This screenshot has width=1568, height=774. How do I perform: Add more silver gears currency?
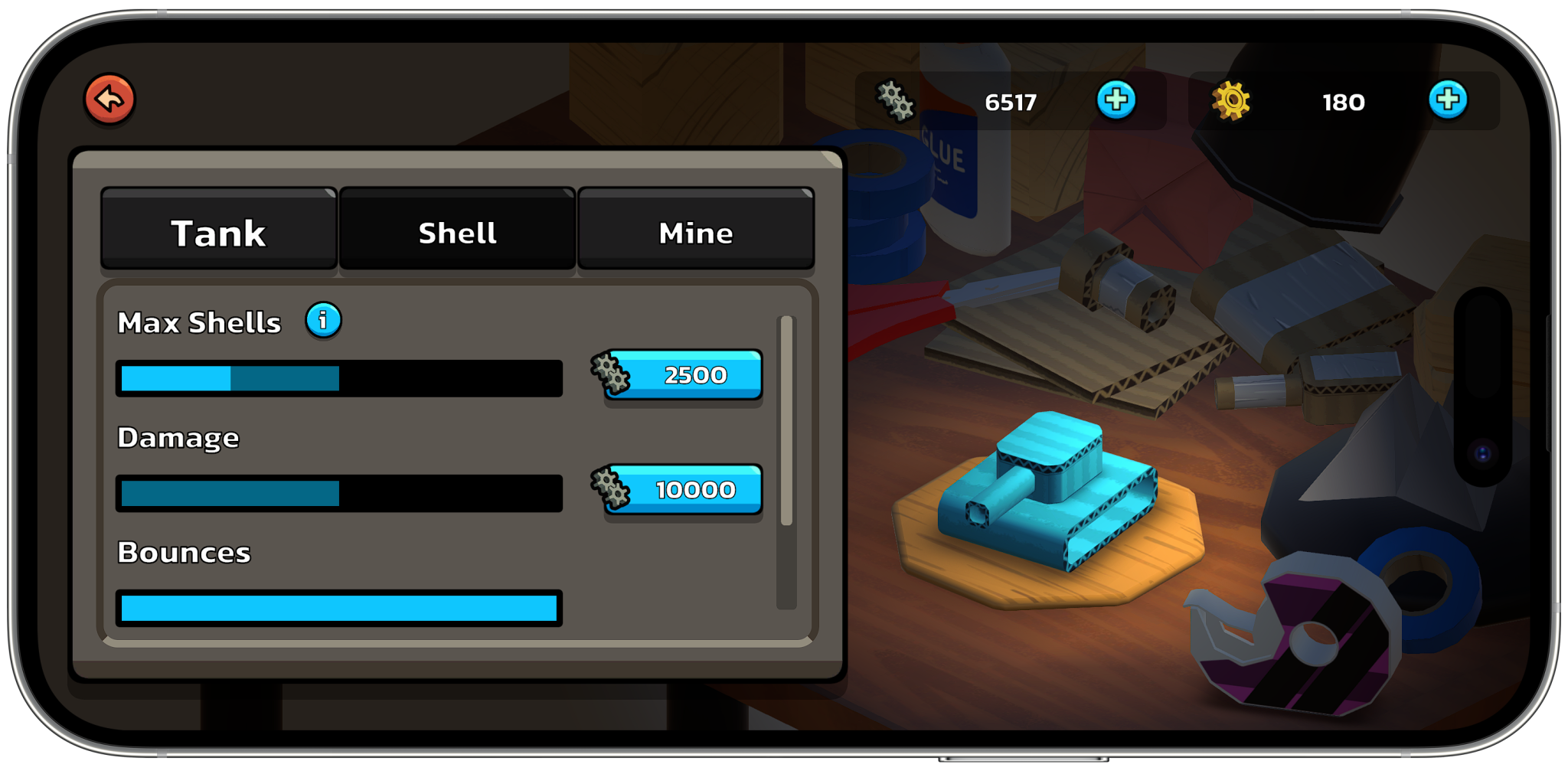tap(1116, 100)
